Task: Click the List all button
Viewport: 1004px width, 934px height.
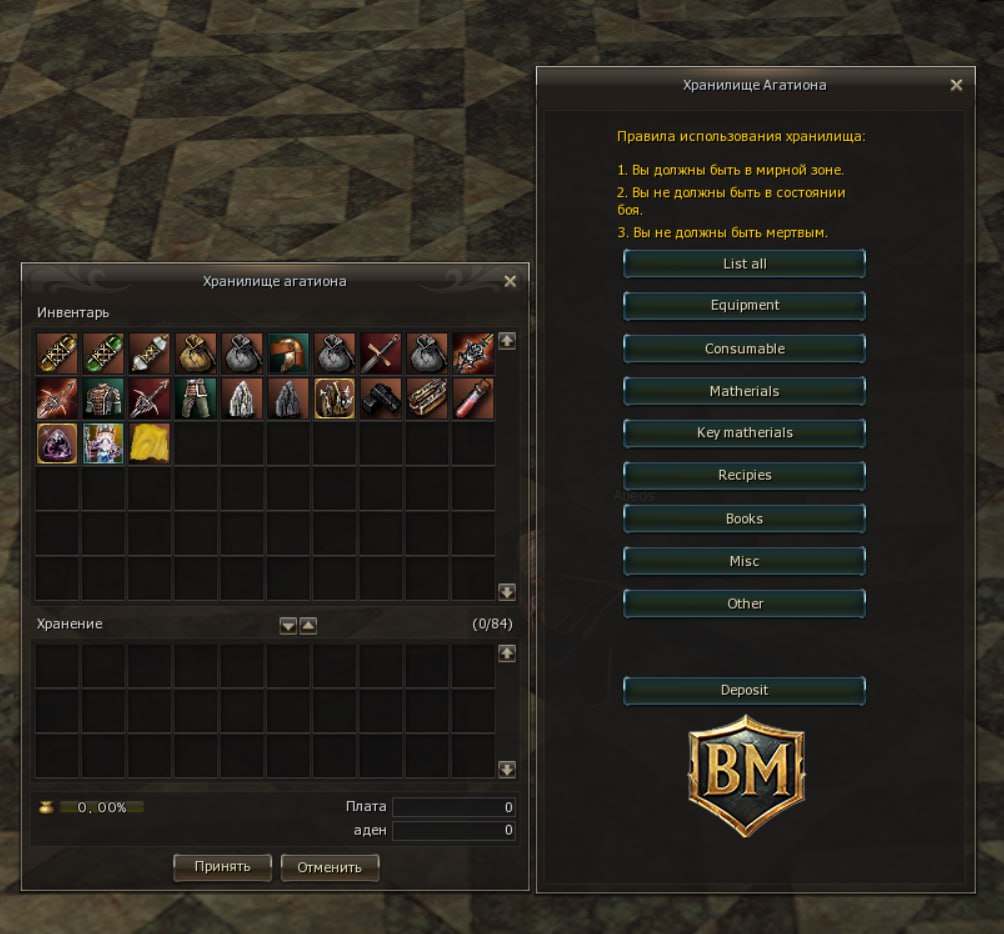Action: [744, 264]
